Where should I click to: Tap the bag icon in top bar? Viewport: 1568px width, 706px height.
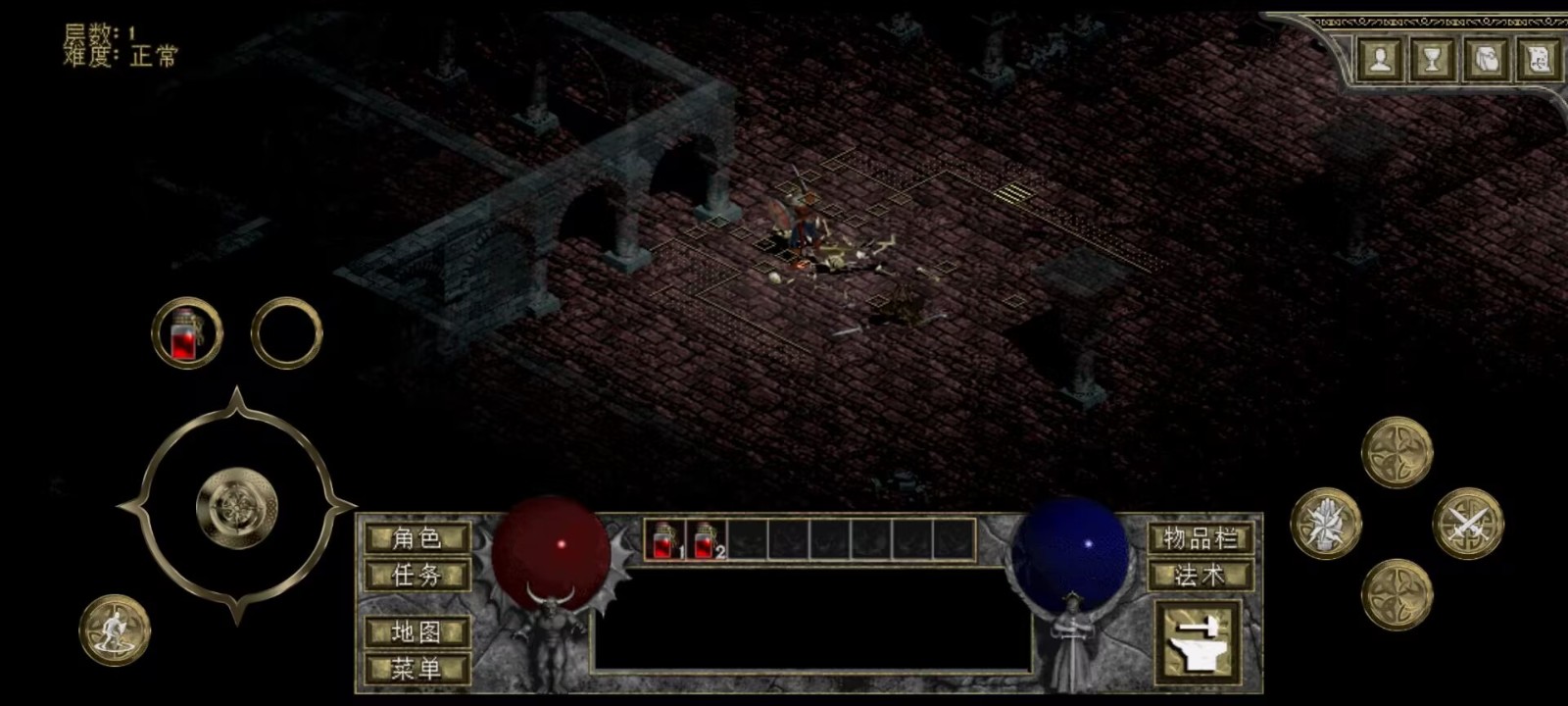(x=1485, y=61)
